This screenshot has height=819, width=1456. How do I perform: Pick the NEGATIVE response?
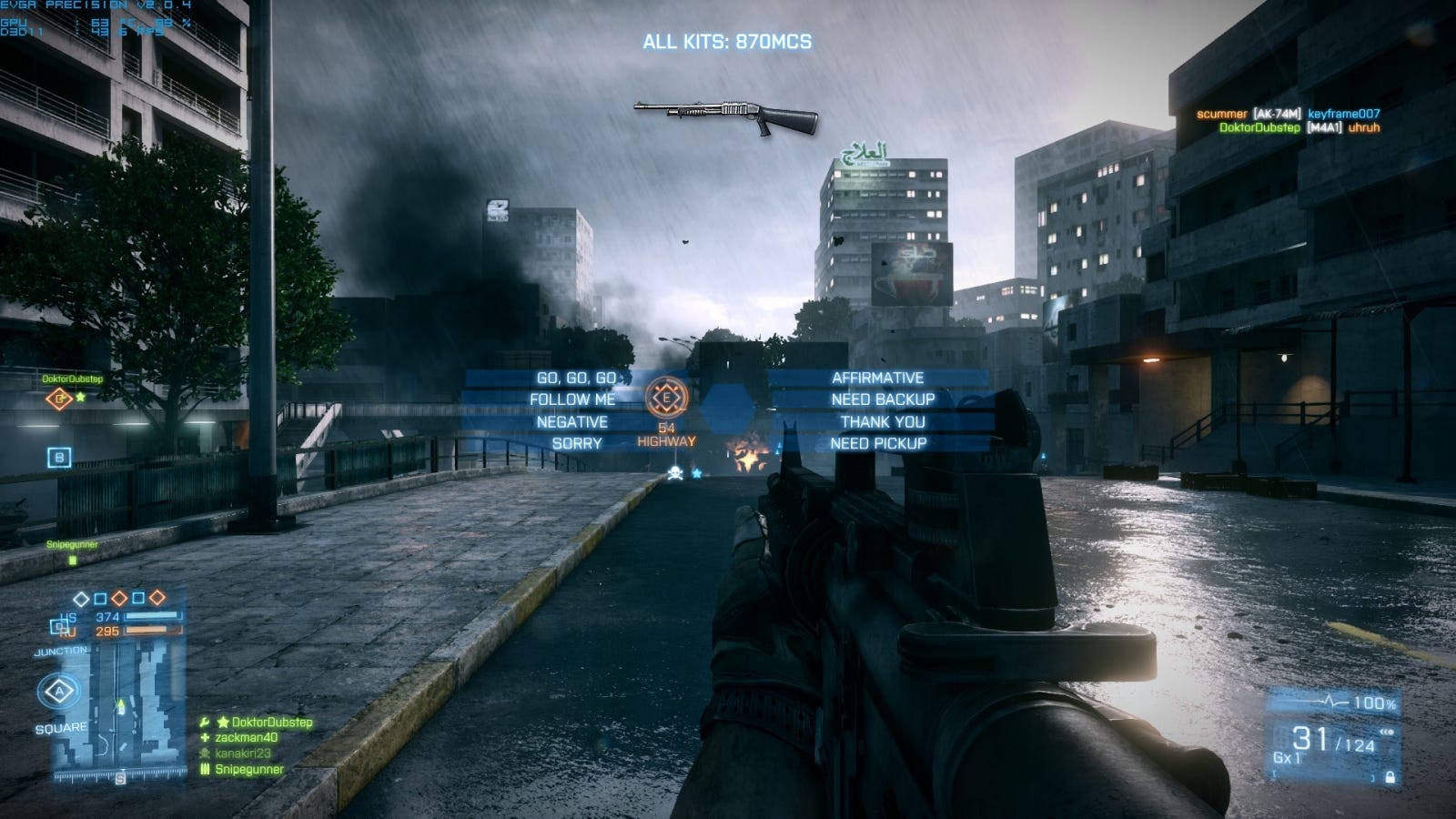571,421
